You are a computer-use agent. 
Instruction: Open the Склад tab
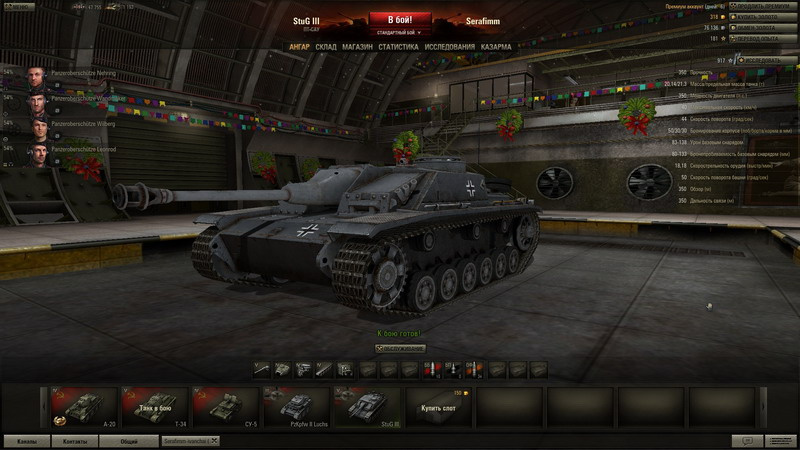[326, 47]
